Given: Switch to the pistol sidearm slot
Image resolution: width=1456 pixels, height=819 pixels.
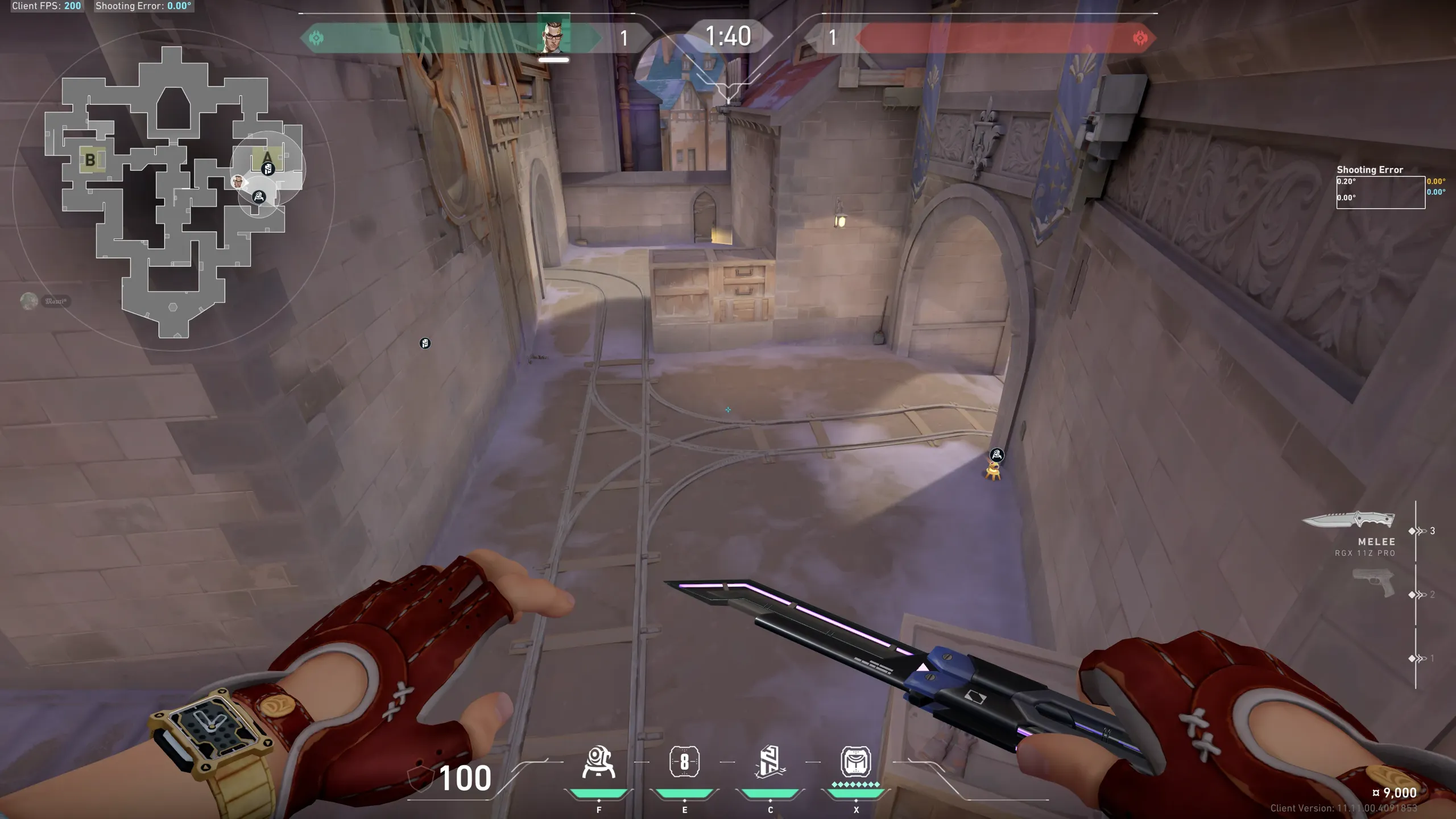Looking at the screenshot, I should click(1374, 582).
